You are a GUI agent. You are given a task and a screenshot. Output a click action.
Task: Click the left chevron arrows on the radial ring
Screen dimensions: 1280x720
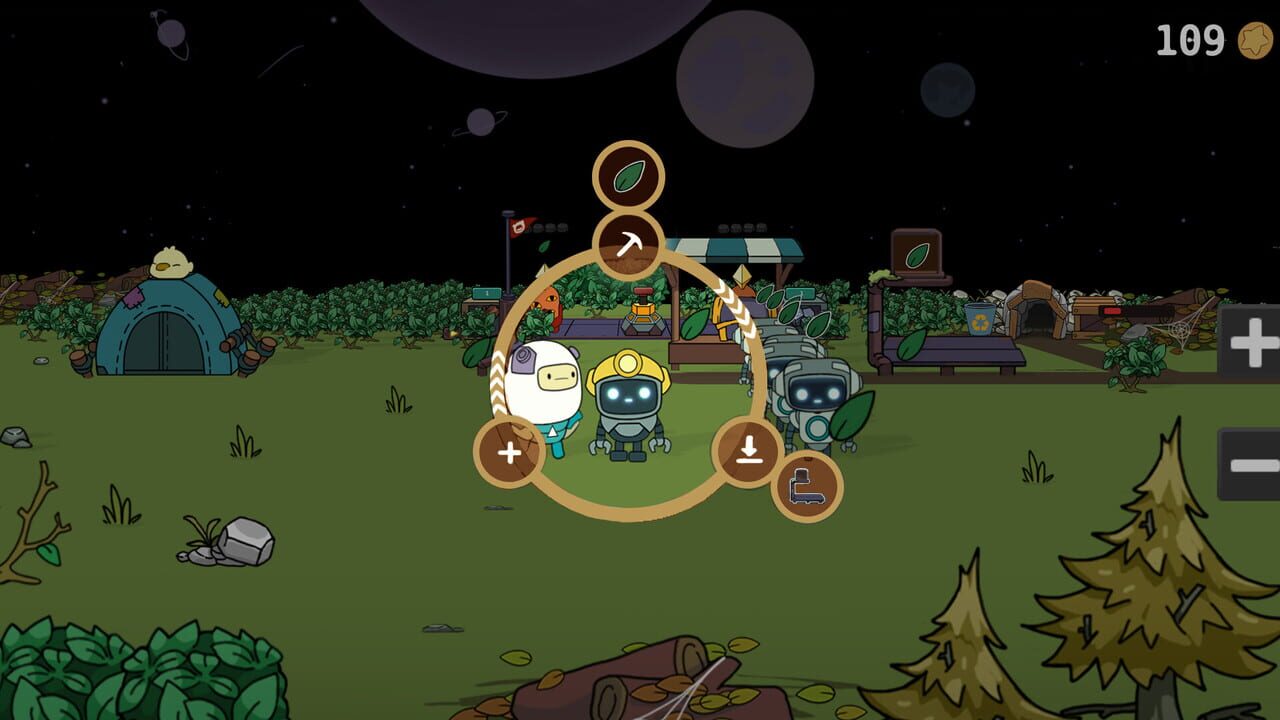coord(496,380)
